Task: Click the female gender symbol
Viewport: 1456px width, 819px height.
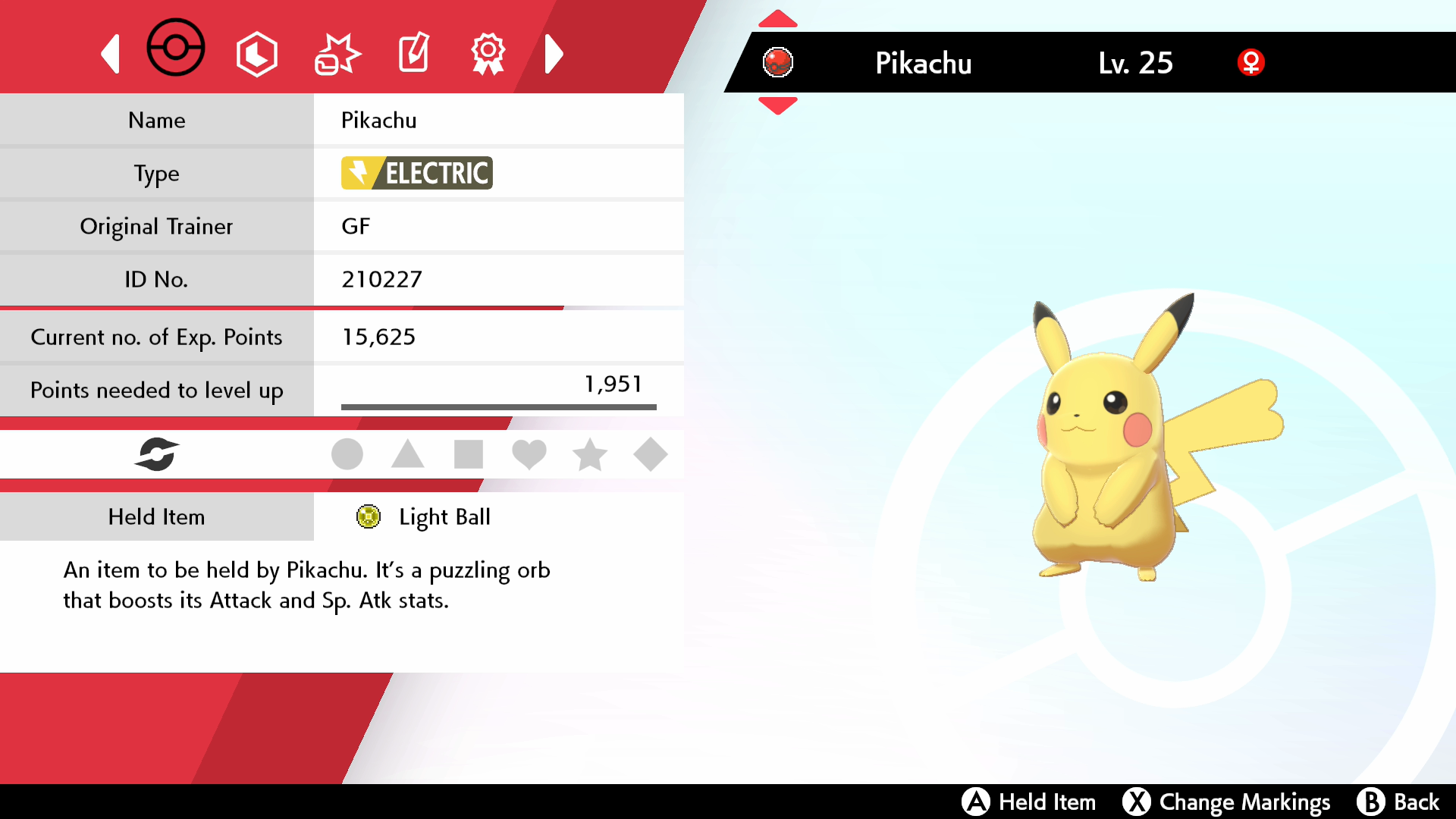Action: coord(1251,63)
